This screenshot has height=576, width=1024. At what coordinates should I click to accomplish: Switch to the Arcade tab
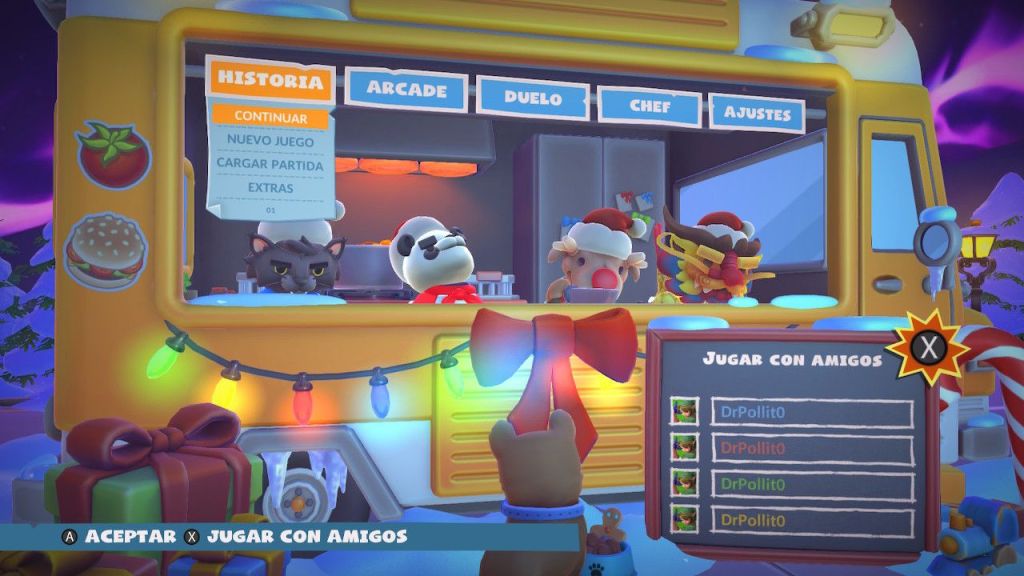pyautogui.click(x=406, y=89)
